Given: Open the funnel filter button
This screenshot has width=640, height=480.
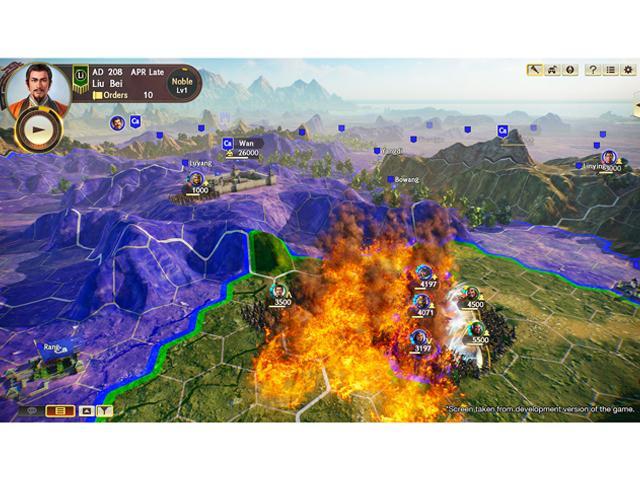Looking at the screenshot, I should [x=105, y=410].
